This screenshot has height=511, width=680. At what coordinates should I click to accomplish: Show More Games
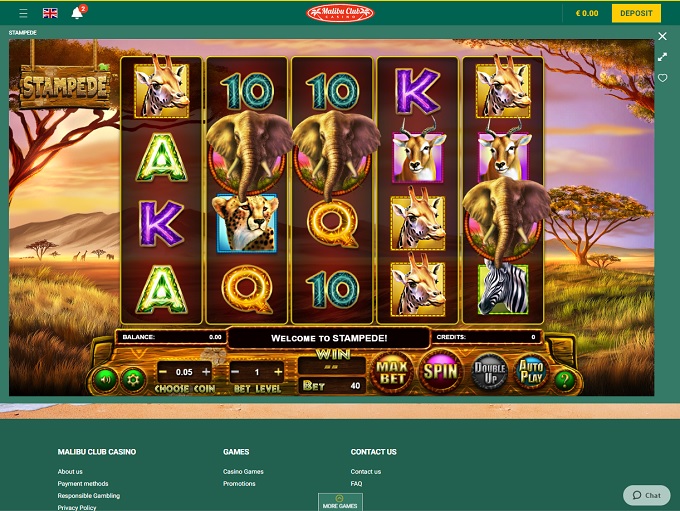(340, 502)
